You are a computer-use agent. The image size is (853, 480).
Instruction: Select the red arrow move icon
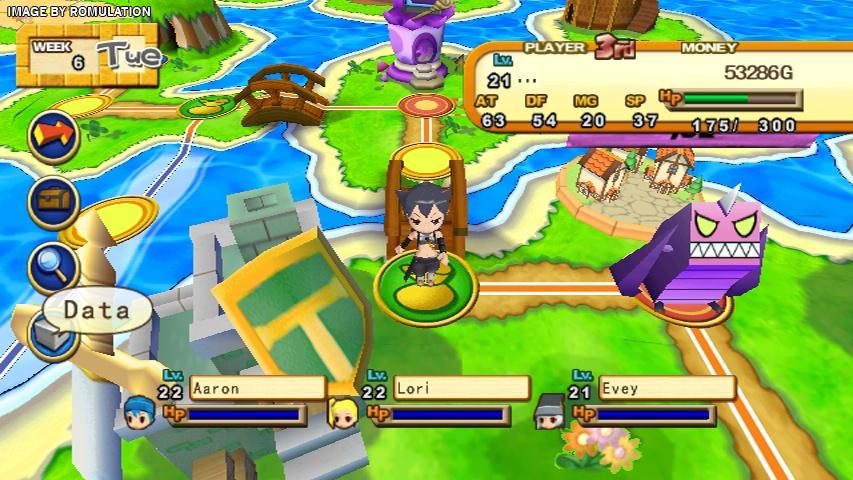click(x=54, y=138)
